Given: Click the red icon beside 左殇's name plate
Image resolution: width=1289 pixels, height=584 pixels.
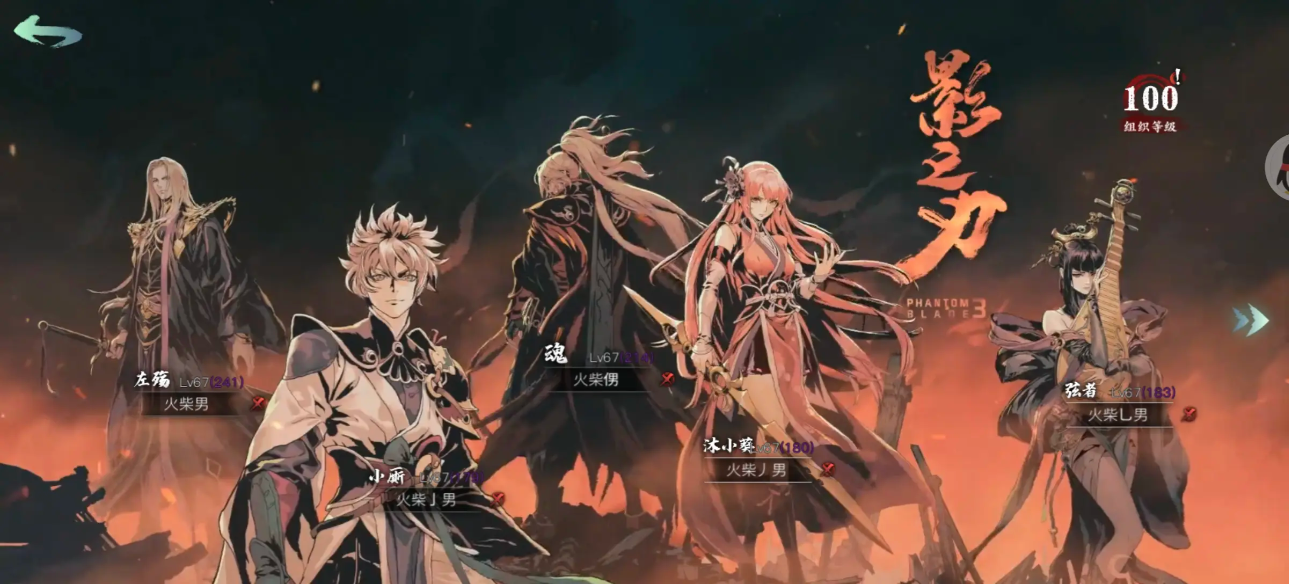Looking at the screenshot, I should 258,402.
